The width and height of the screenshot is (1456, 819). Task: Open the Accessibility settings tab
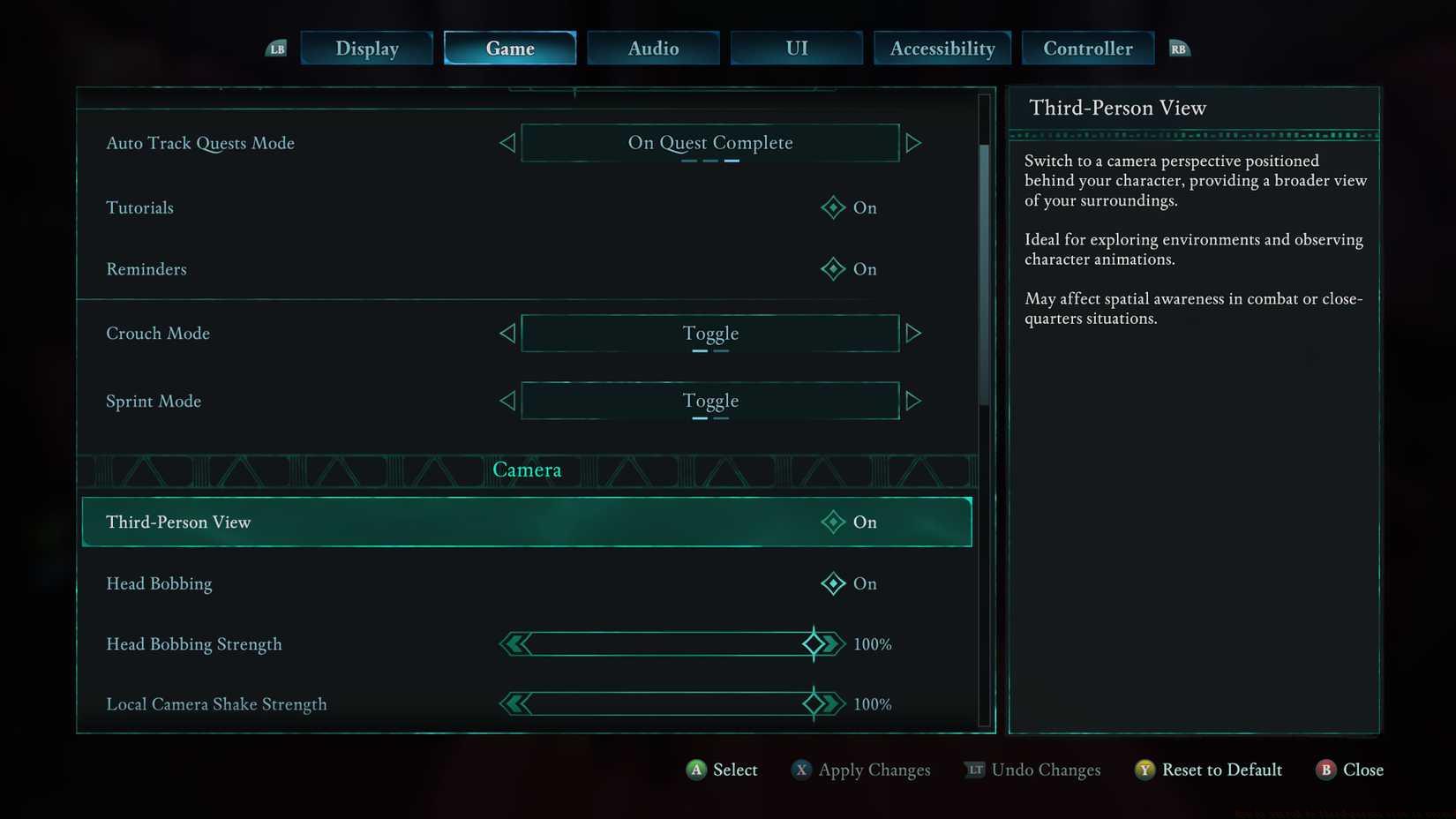[942, 49]
